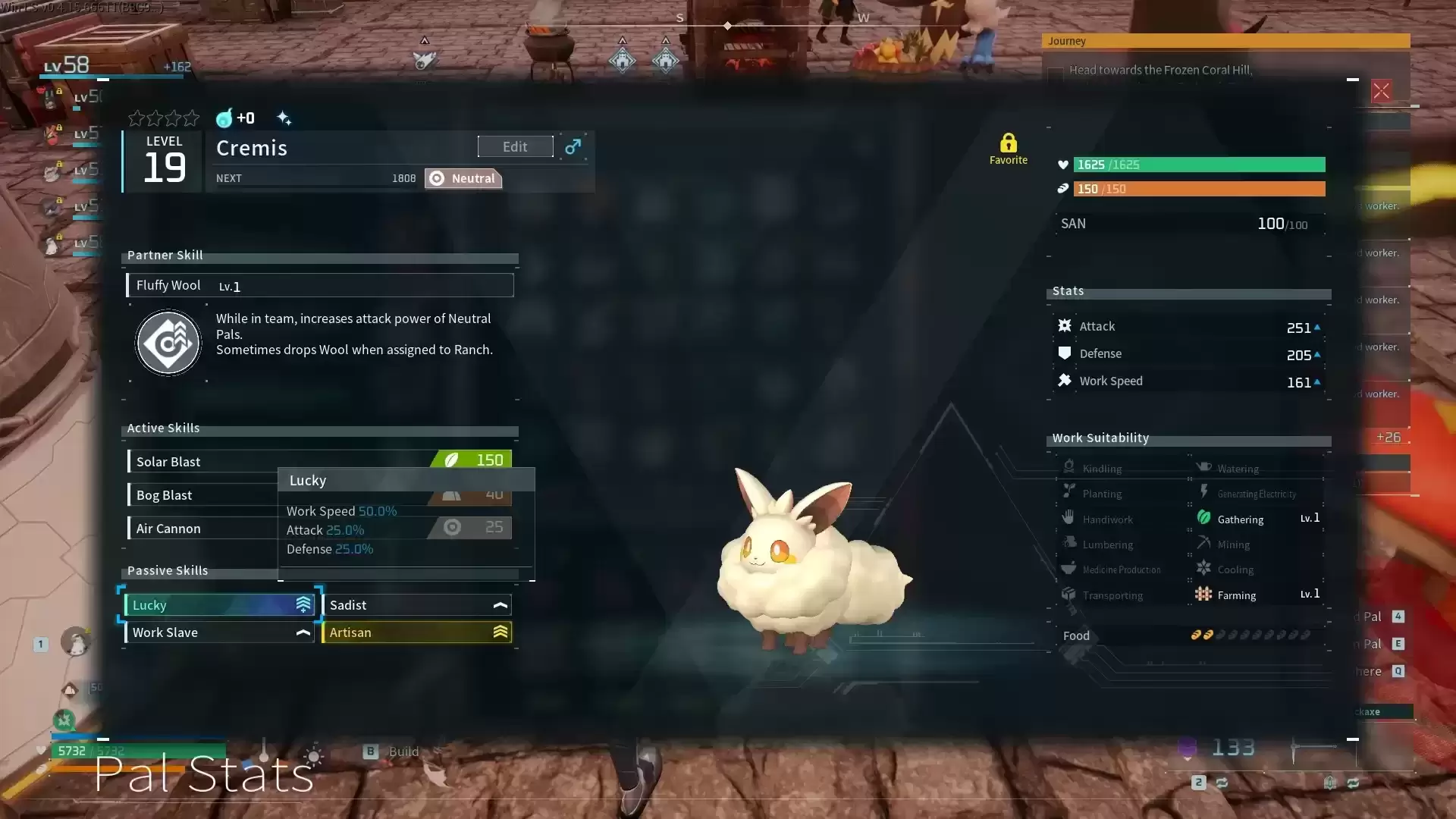Image resolution: width=1456 pixels, height=819 pixels.
Task: Edit the Cremis pal name
Action: 515,146
